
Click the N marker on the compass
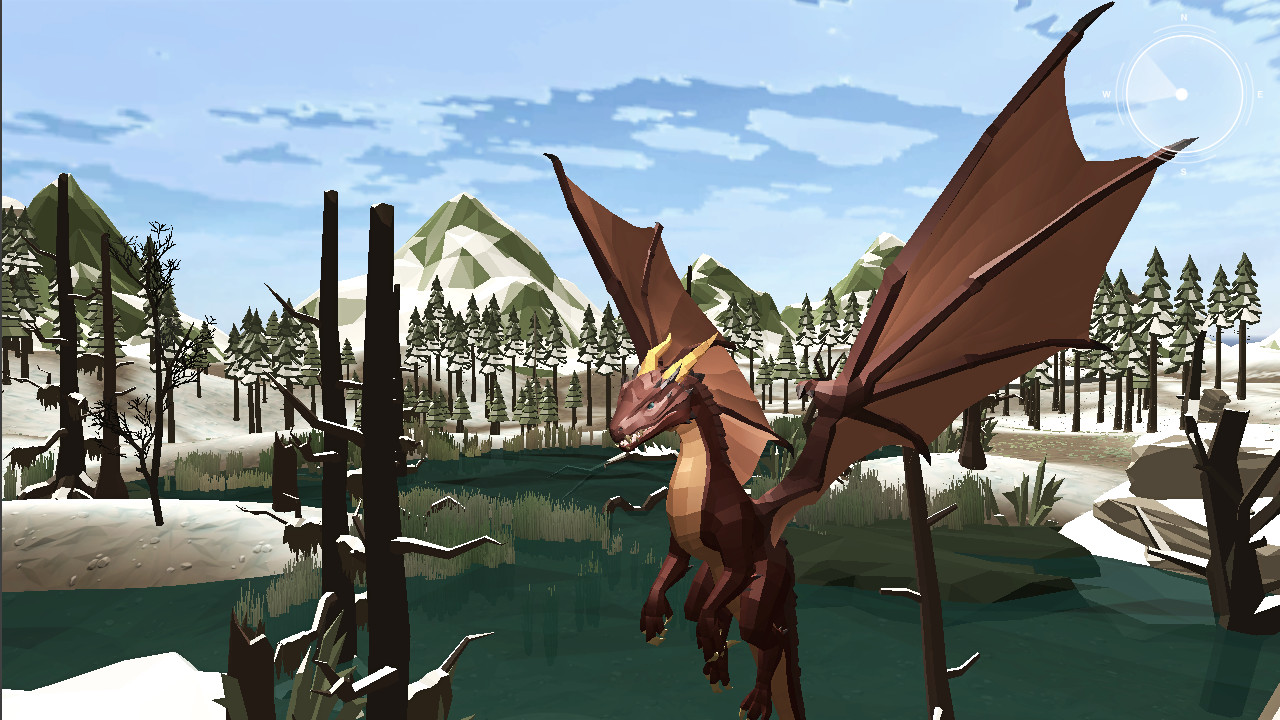tap(1184, 17)
